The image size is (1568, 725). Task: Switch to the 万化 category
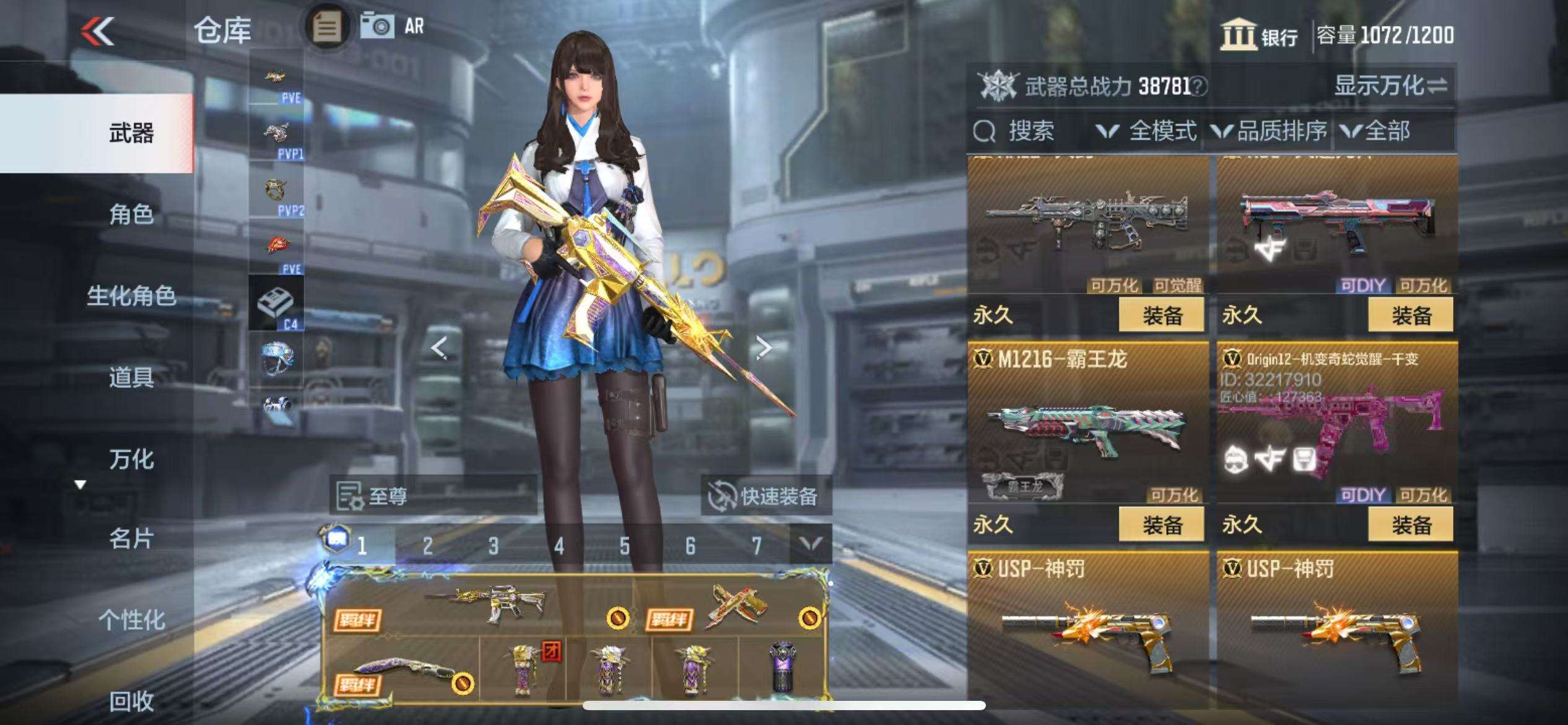[131, 459]
